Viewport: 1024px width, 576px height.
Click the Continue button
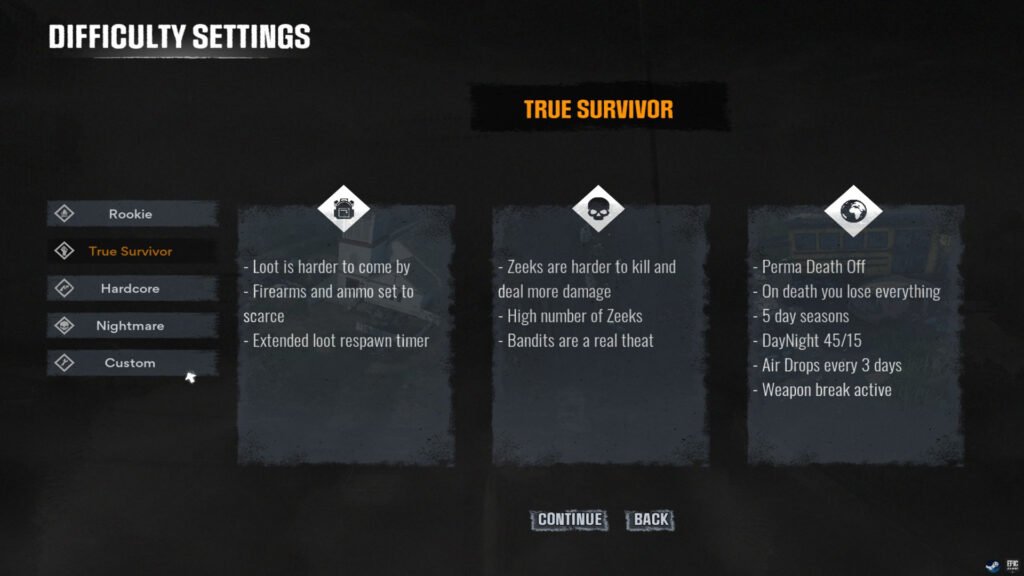pyautogui.click(x=570, y=519)
